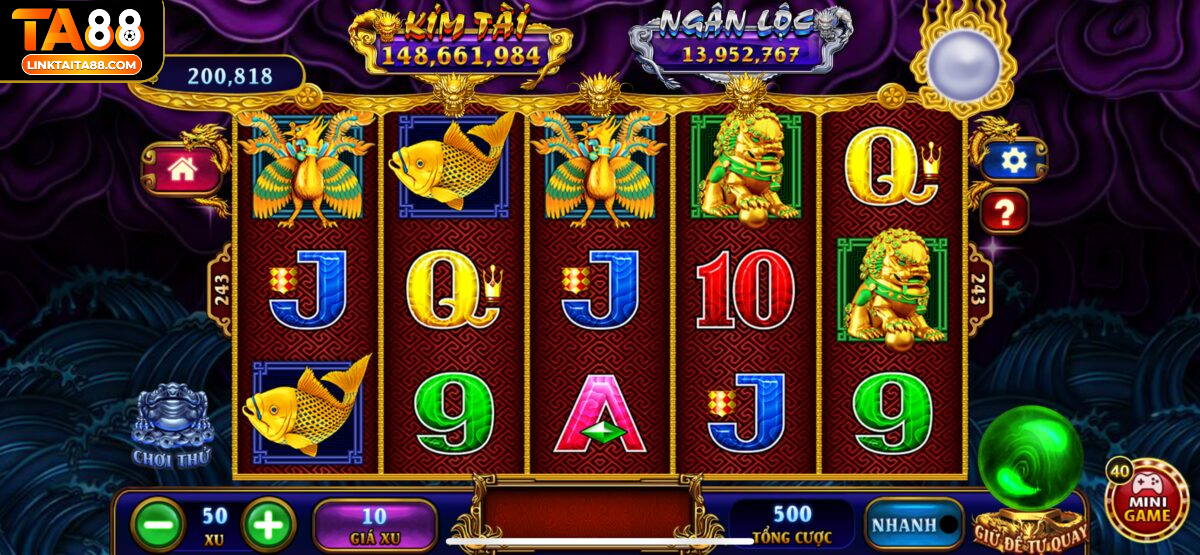The width and height of the screenshot is (1200, 555).
Task: Open the Ngân Lộc jackpot banner
Action: [x=740, y=42]
